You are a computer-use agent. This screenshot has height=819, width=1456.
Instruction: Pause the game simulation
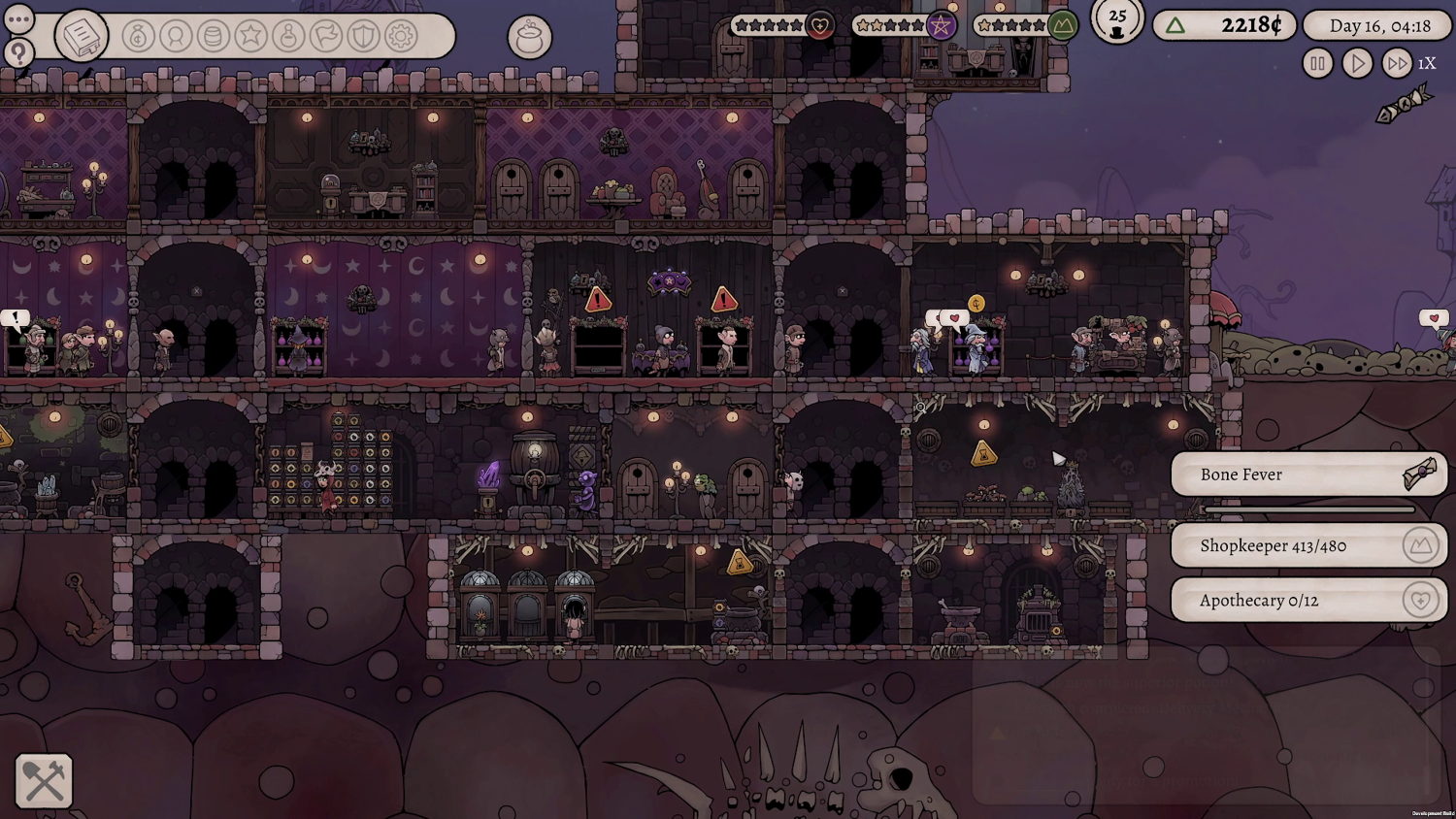(x=1317, y=64)
